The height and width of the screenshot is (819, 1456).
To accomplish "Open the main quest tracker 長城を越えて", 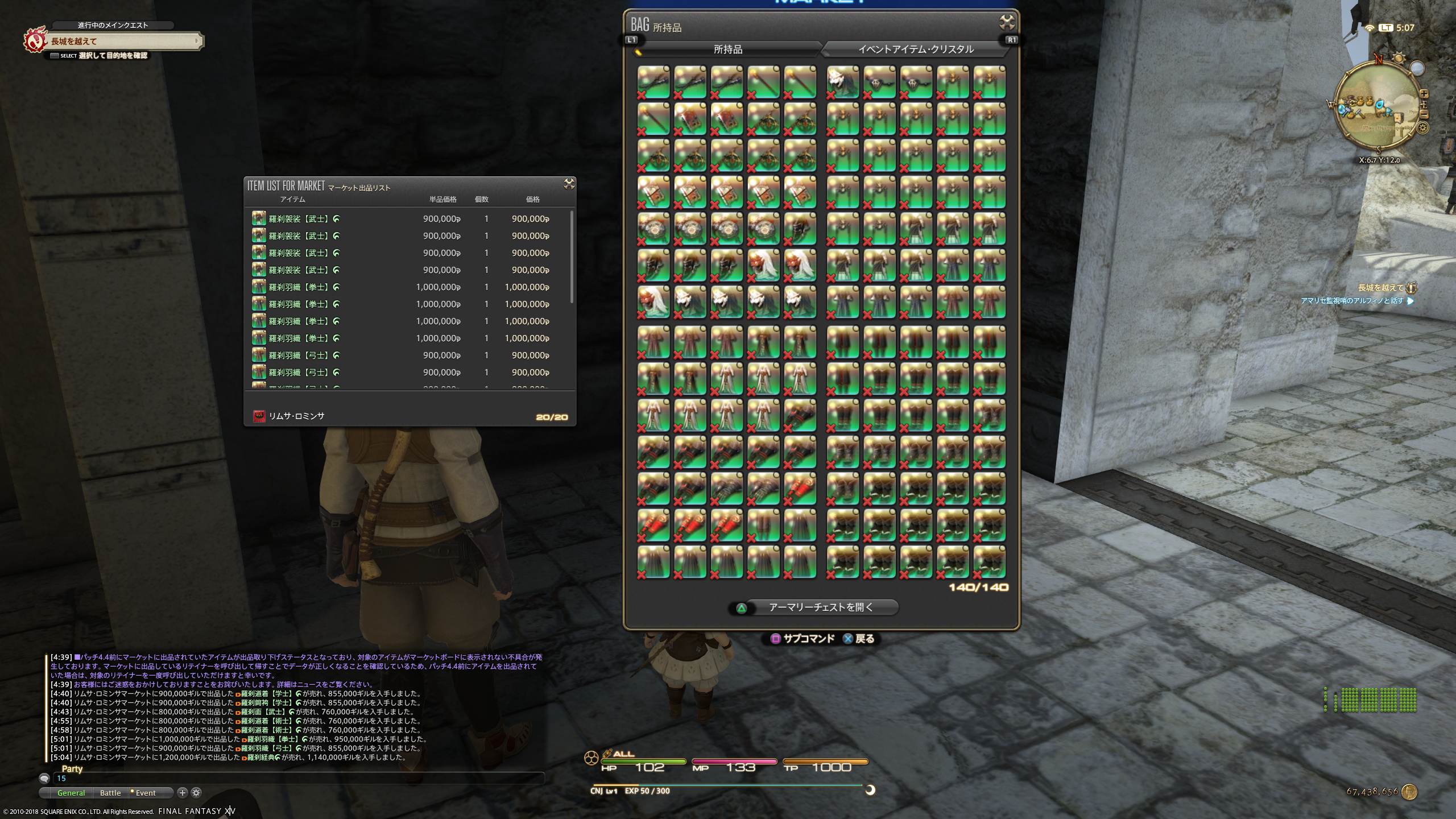I will pos(122,41).
